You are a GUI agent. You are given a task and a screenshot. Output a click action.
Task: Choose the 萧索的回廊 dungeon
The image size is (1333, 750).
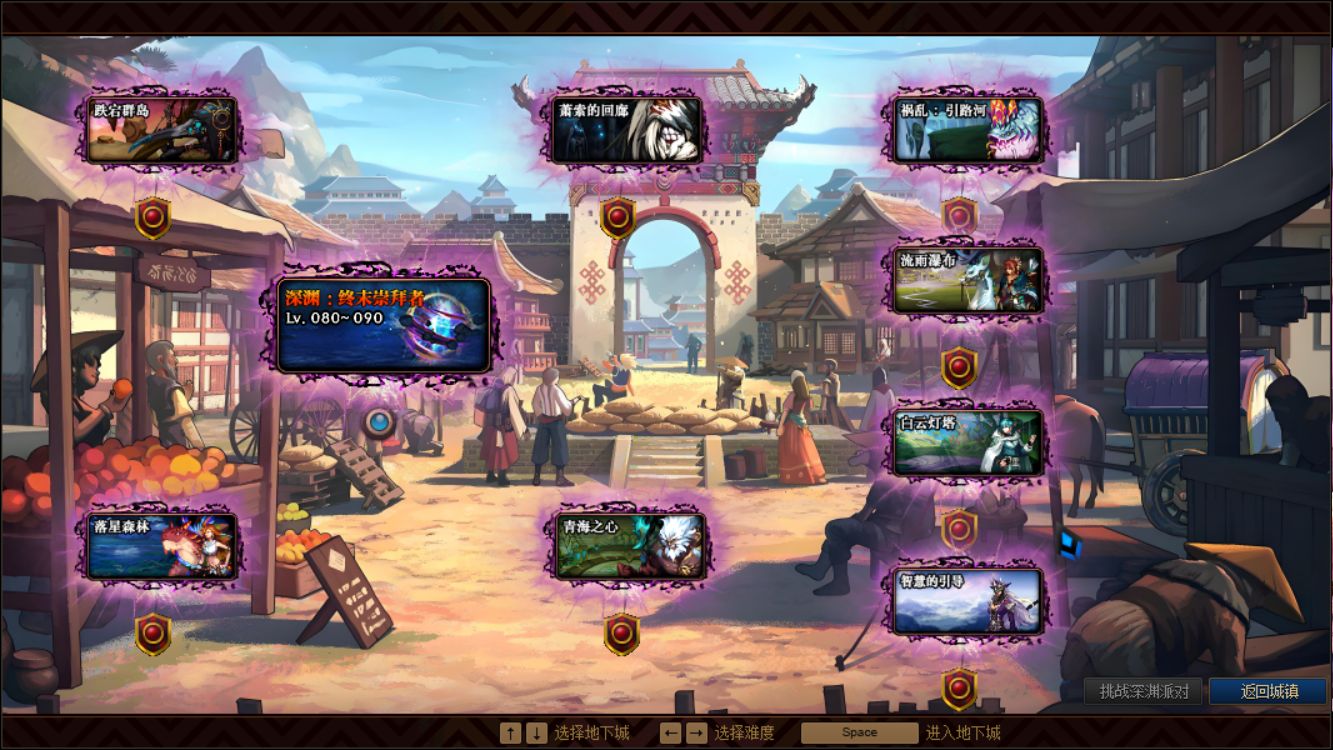pos(627,130)
